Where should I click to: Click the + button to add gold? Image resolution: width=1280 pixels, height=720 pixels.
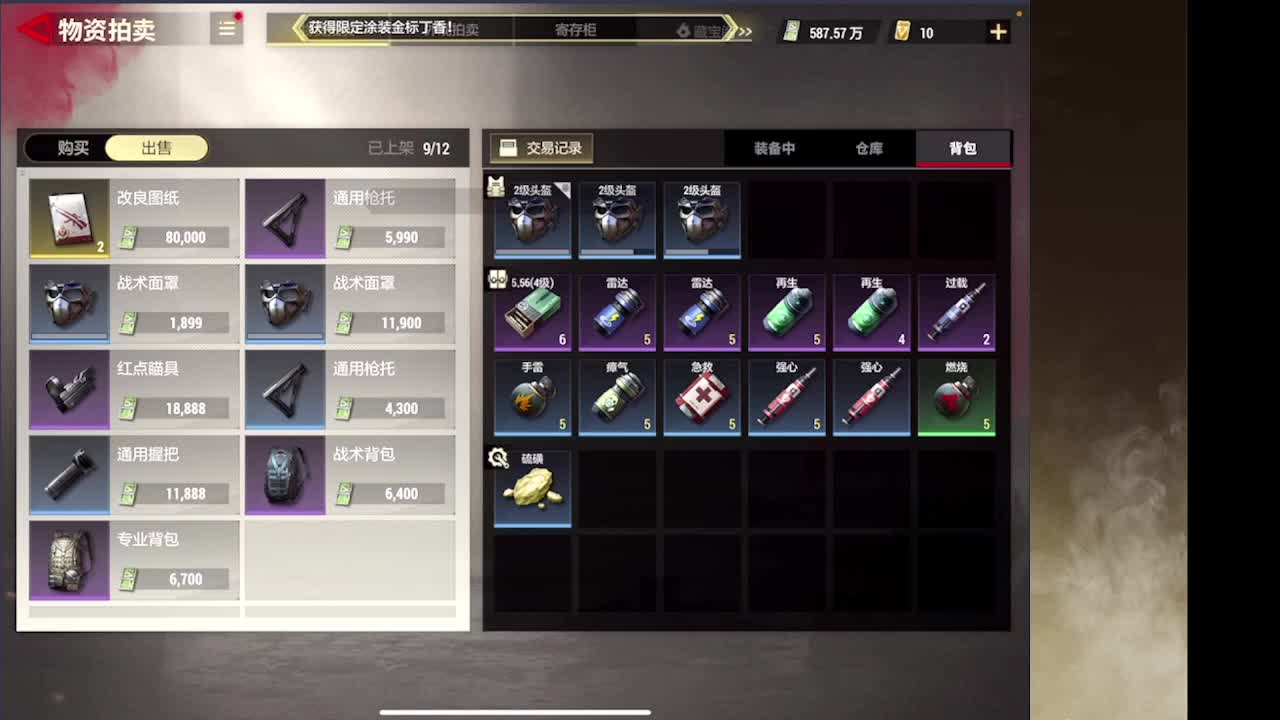click(x=997, y=31)
